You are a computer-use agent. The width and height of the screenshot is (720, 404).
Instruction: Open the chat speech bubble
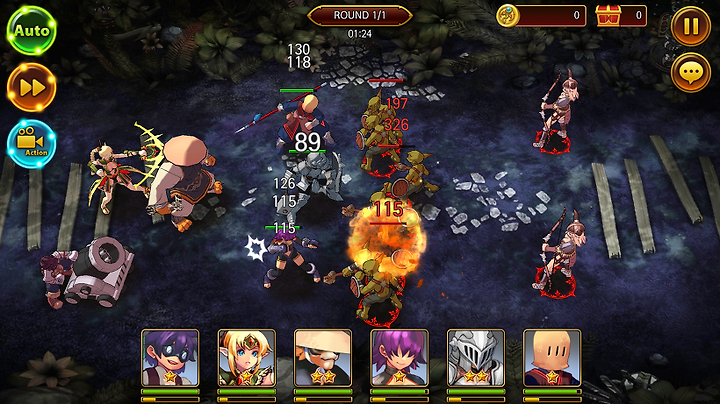(691, 73)
